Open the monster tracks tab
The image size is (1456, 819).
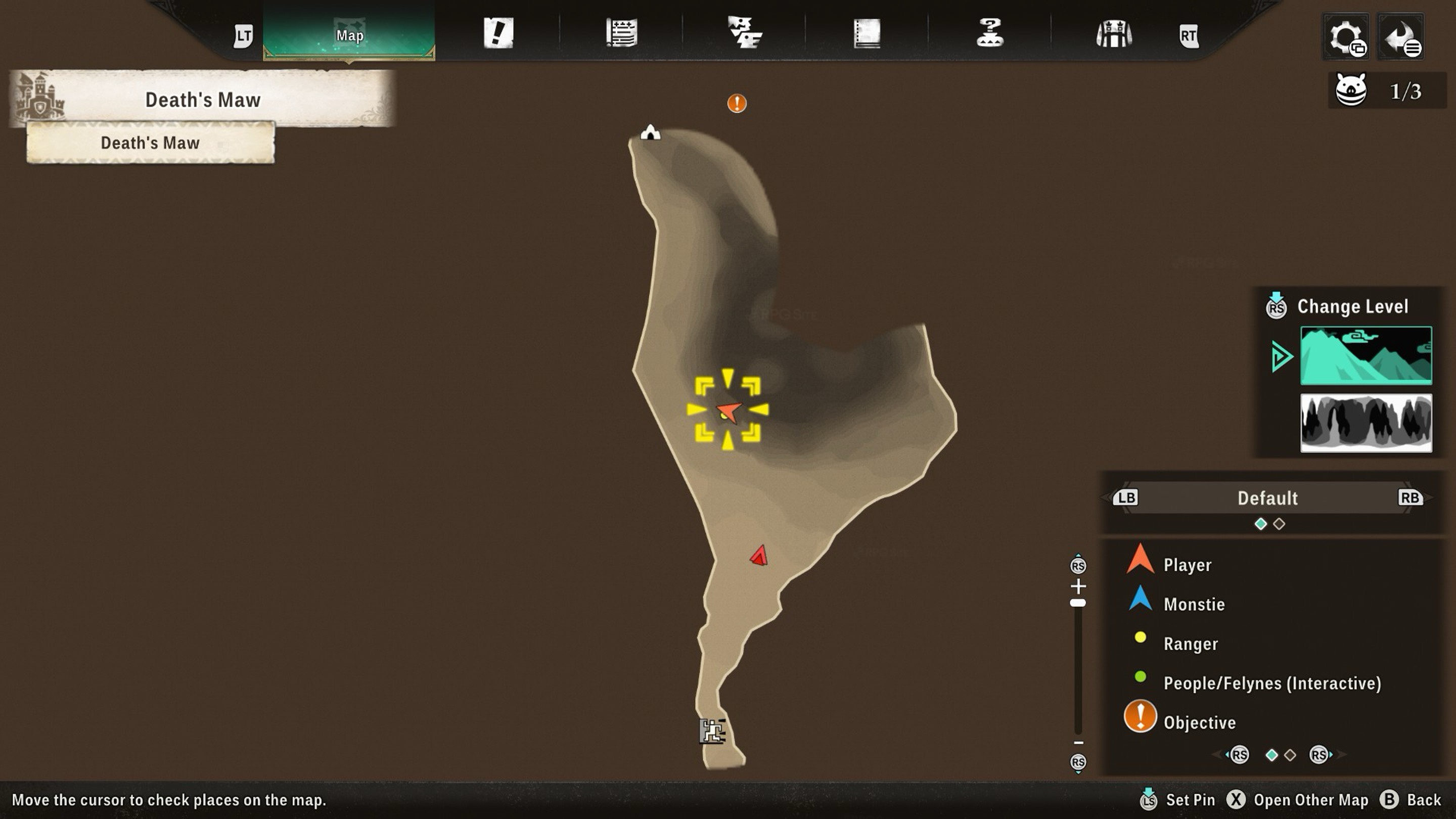point(744,33)
